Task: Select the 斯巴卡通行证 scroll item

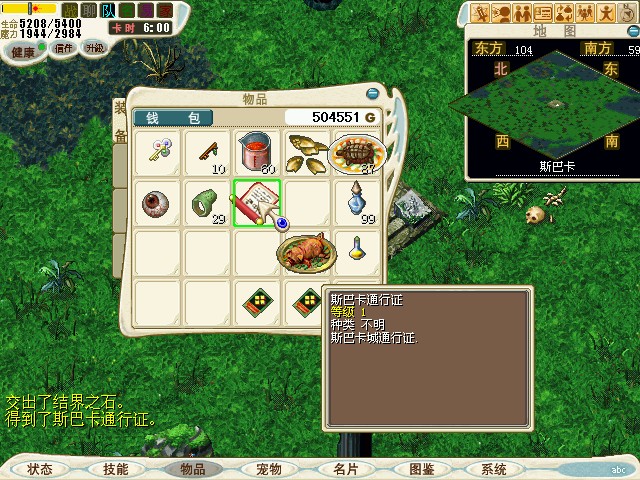Action: point(258,202)
